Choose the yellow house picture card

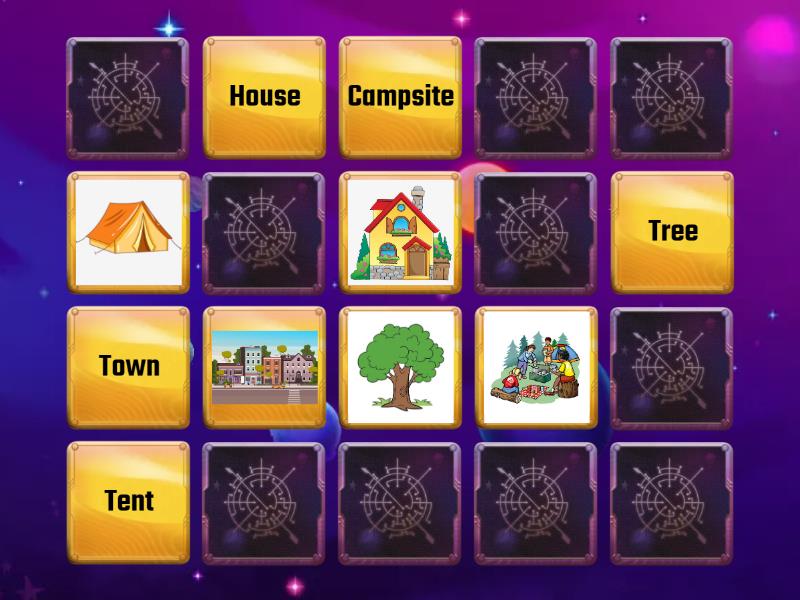[400, 232]
